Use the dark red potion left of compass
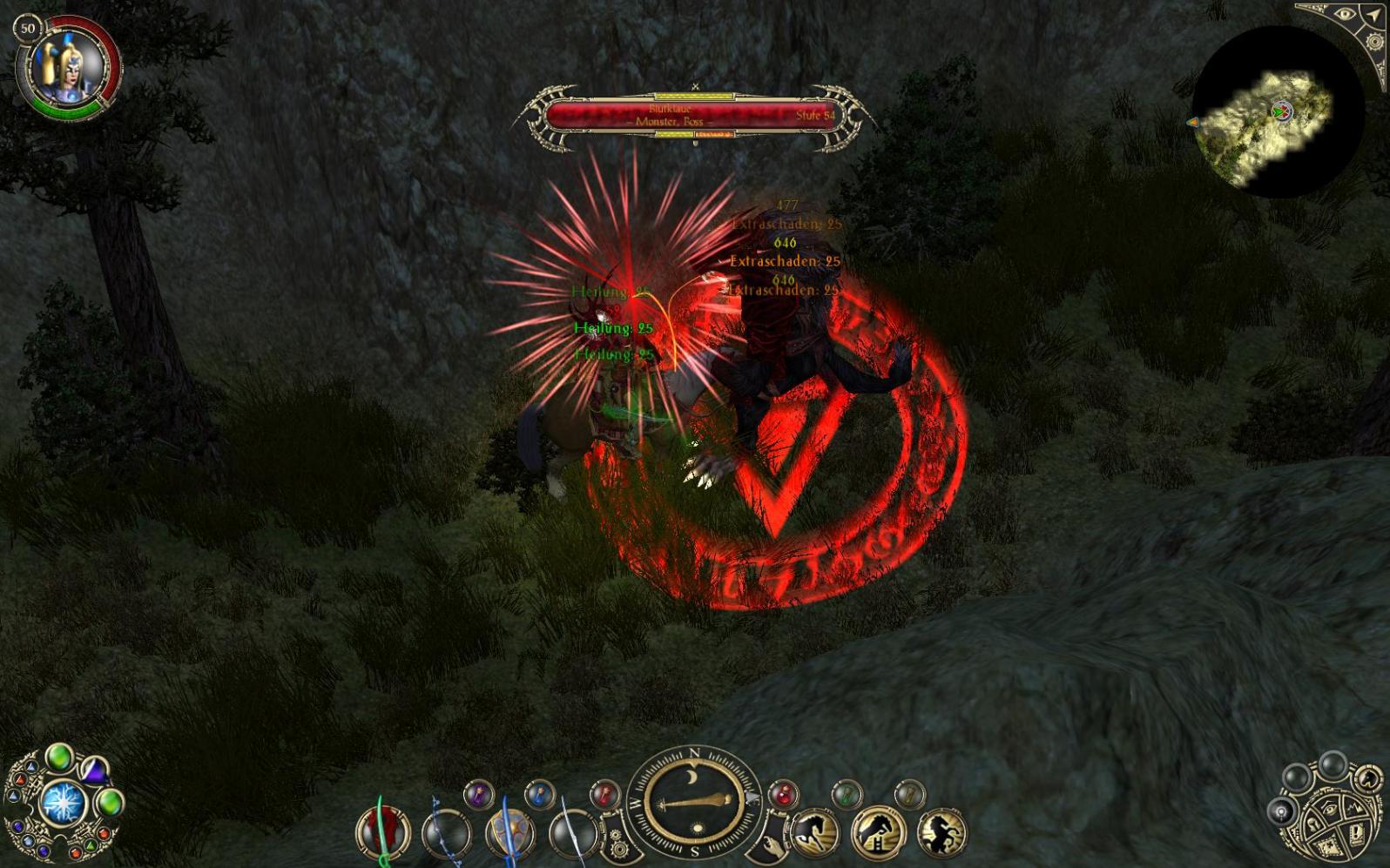The height and width of the screenshot is (868, 1390). pos(604,794)
